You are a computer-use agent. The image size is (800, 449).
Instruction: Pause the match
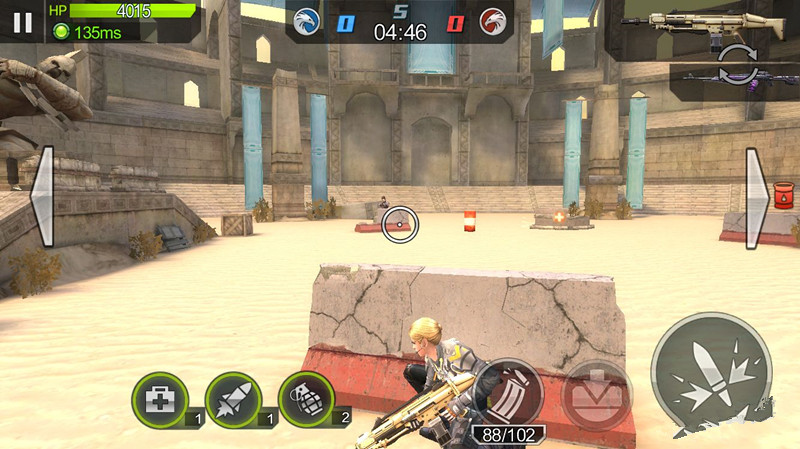pos(23,22)
